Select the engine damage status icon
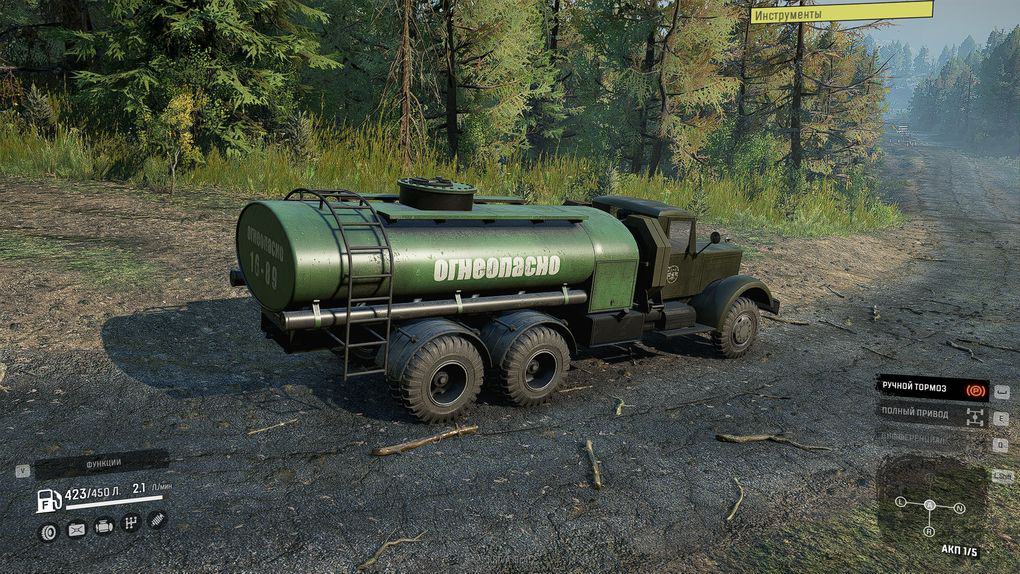 [104, 527]
